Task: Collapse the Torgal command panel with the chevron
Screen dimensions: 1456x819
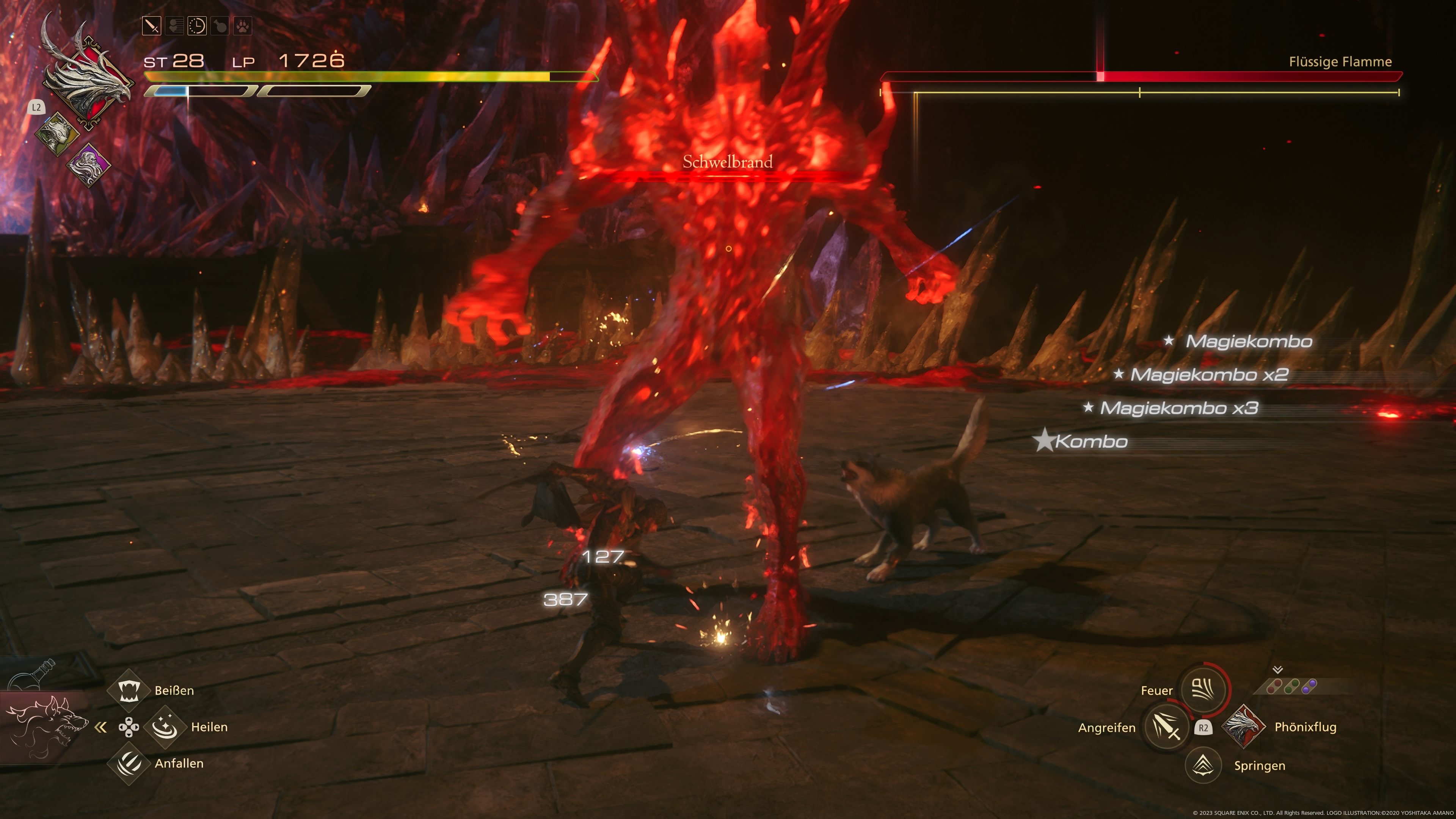Action: [x=102, y=728]
